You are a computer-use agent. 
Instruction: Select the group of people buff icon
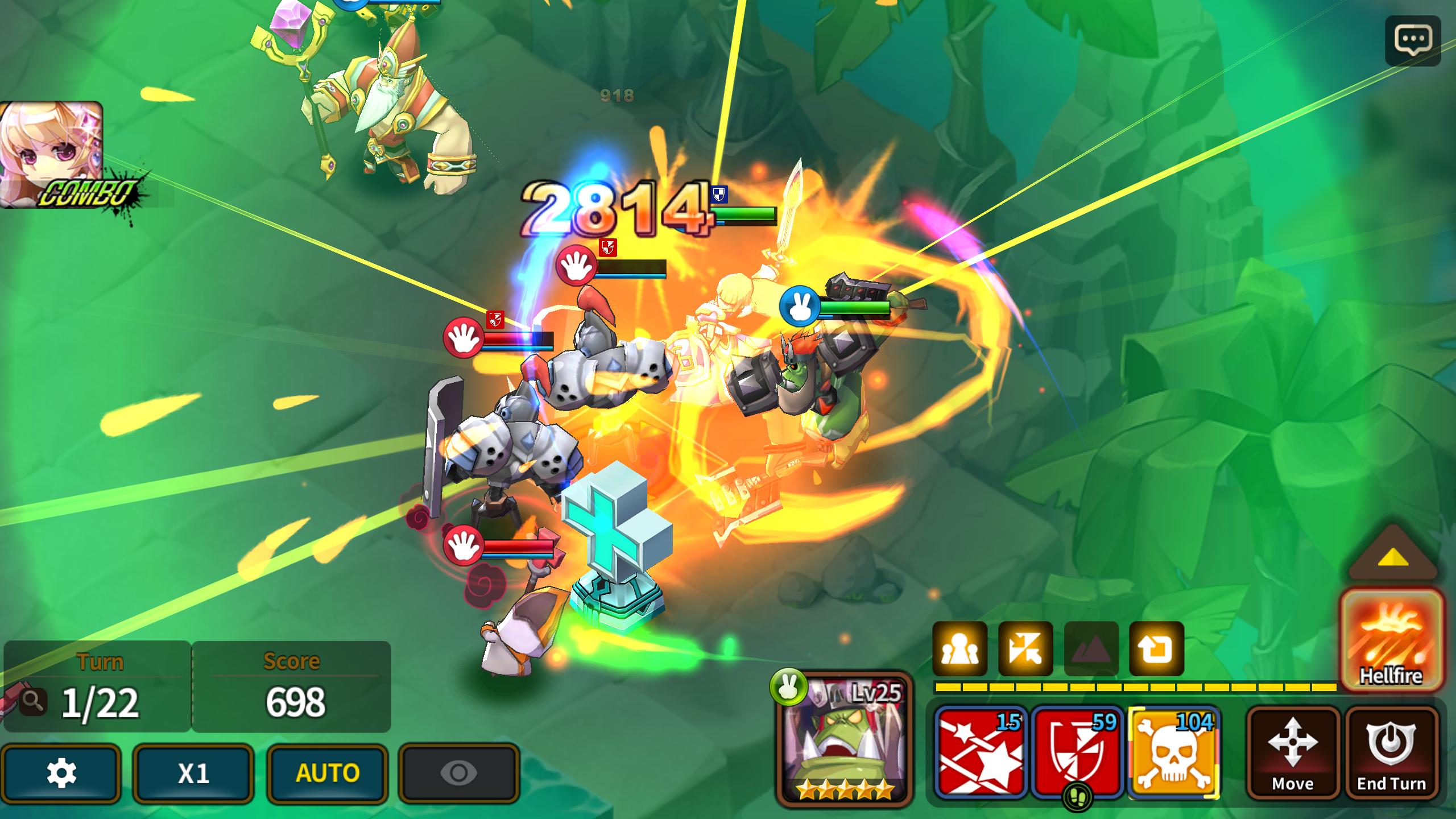960,649
